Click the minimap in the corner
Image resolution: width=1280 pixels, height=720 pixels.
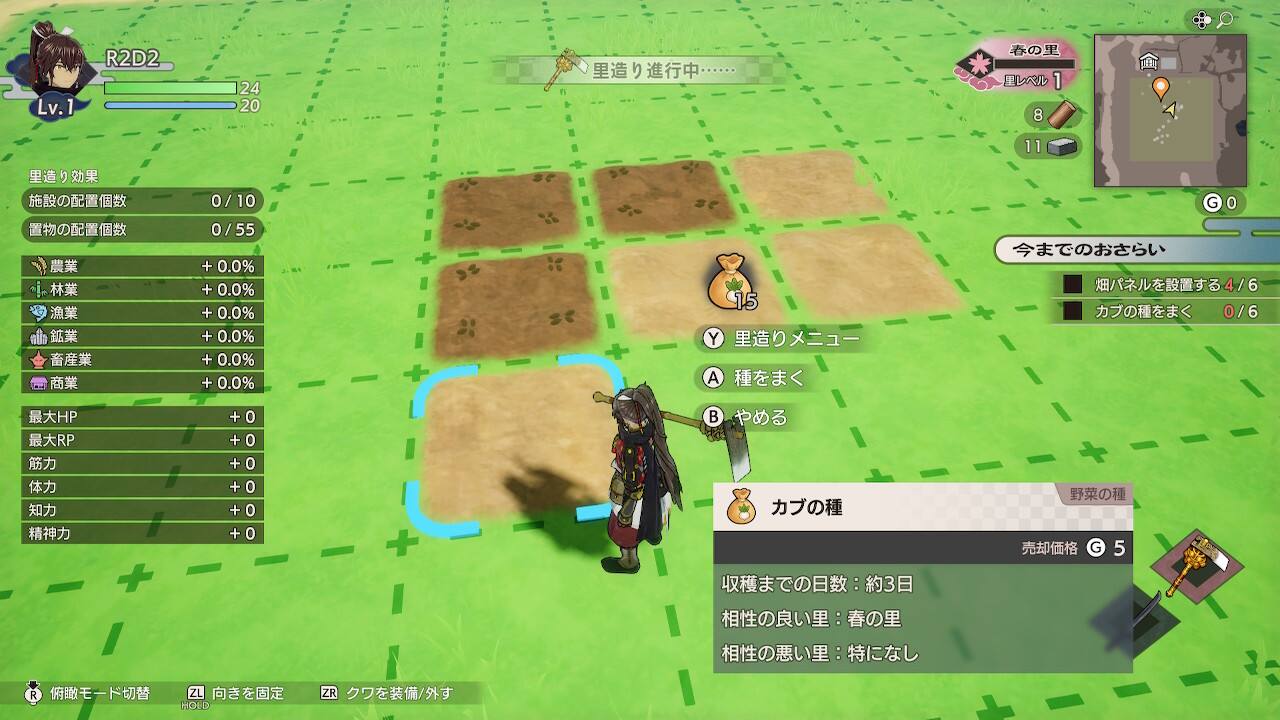point(1170,111)
